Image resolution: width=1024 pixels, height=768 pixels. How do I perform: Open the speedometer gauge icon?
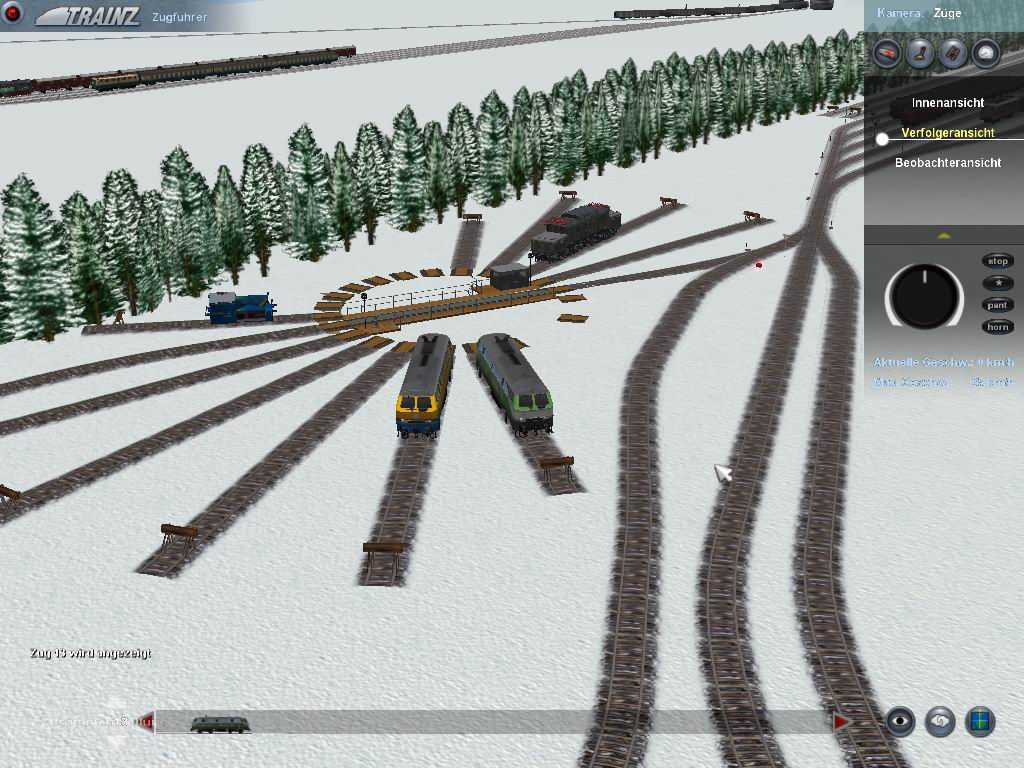[986, 52]
